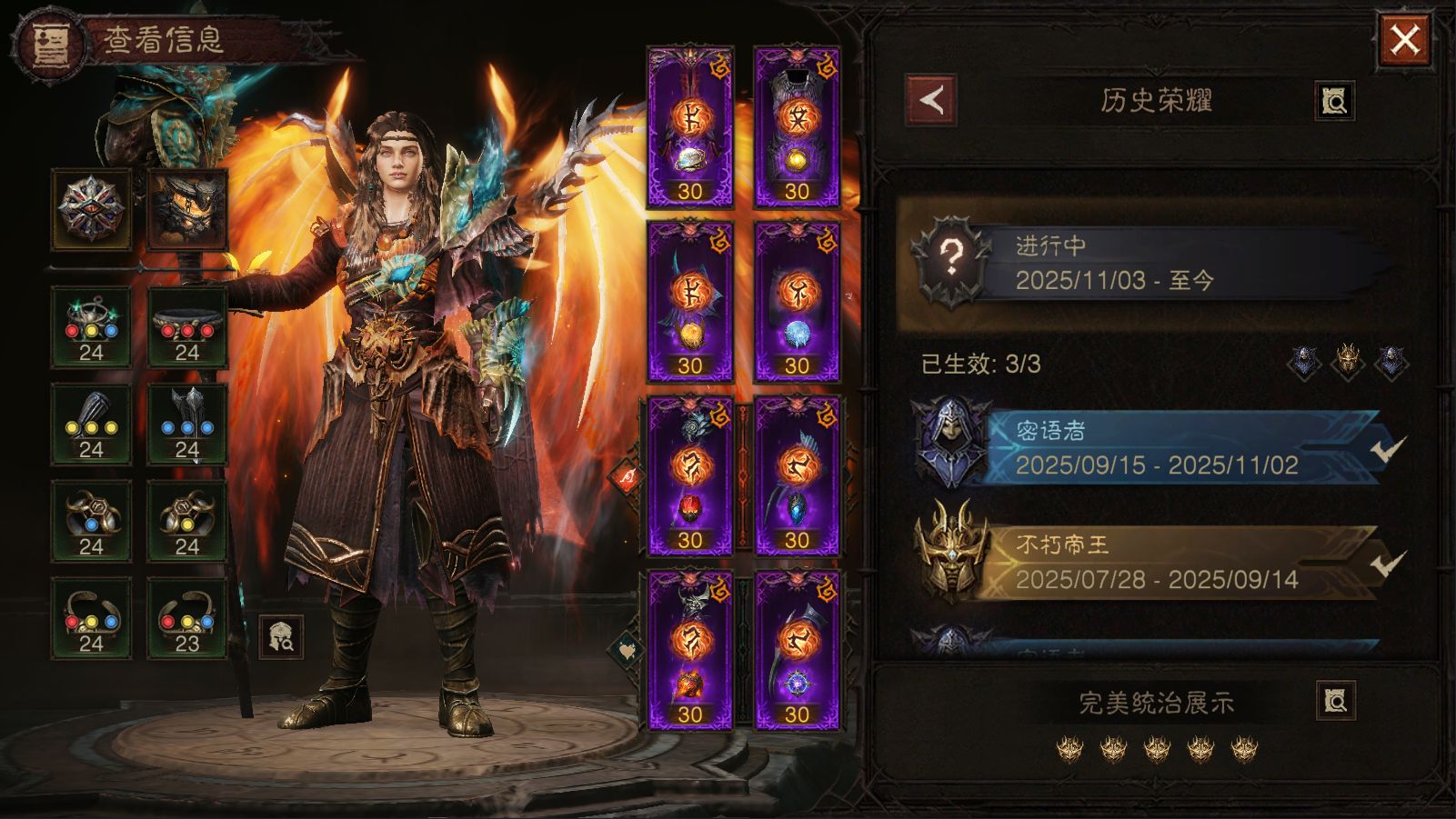Select the red eye amulet slot
This screenshot has width=1456, height=819.
tap(91, 209)
